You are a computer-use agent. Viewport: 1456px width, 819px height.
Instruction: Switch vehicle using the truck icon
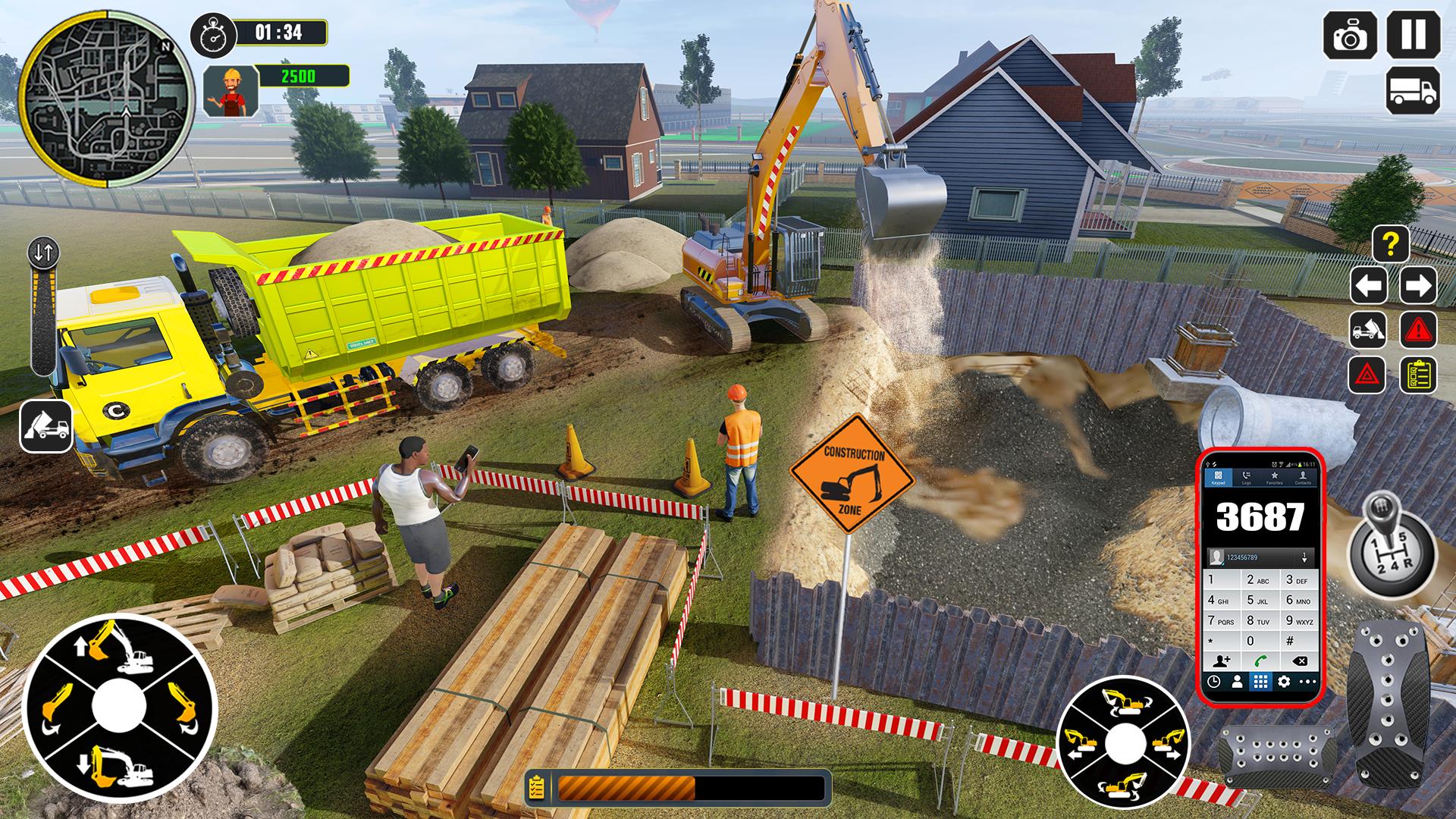[1413, 91]
